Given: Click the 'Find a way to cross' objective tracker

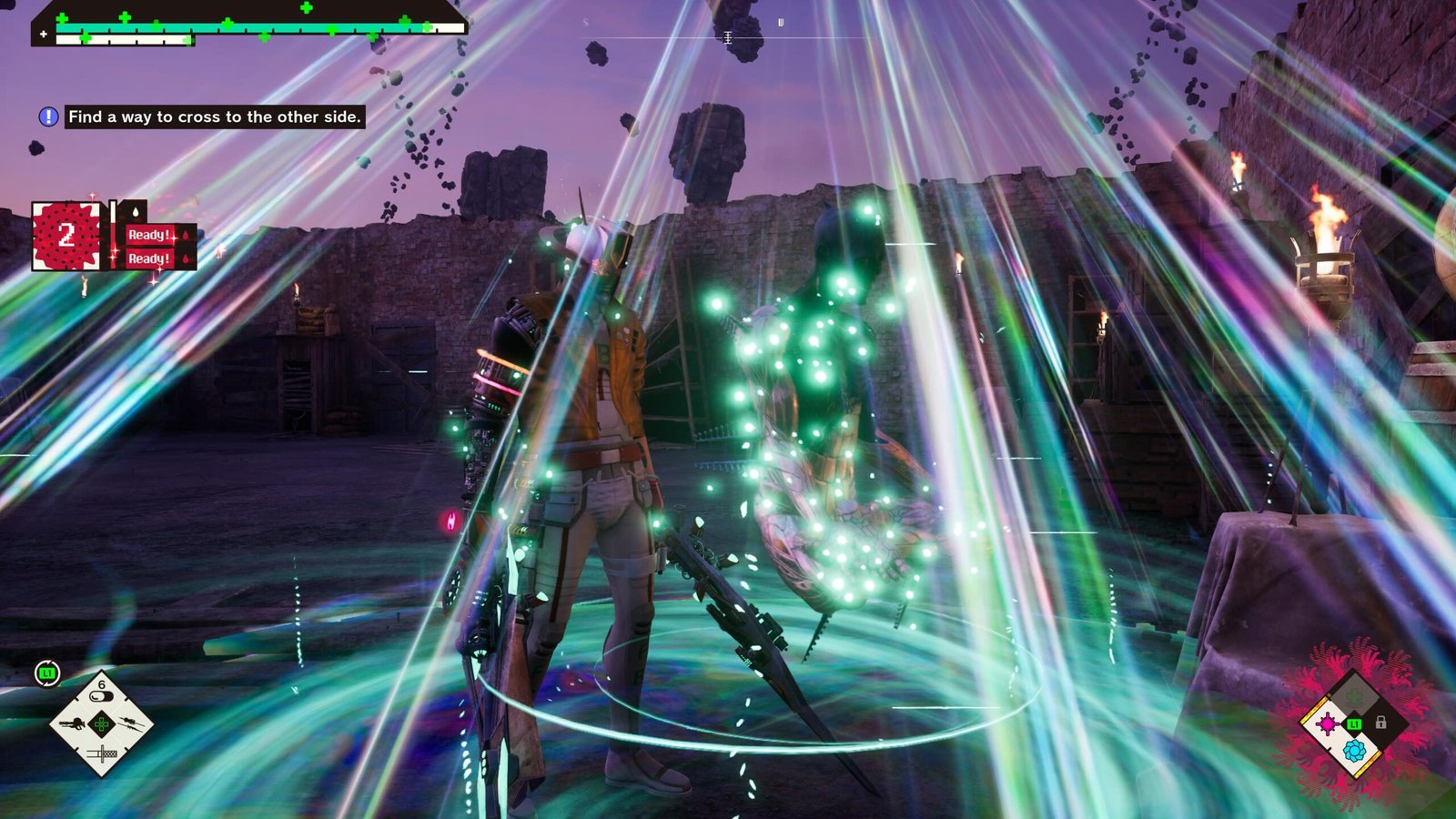Looking at the screenshot, I should [x=215, y=116].
